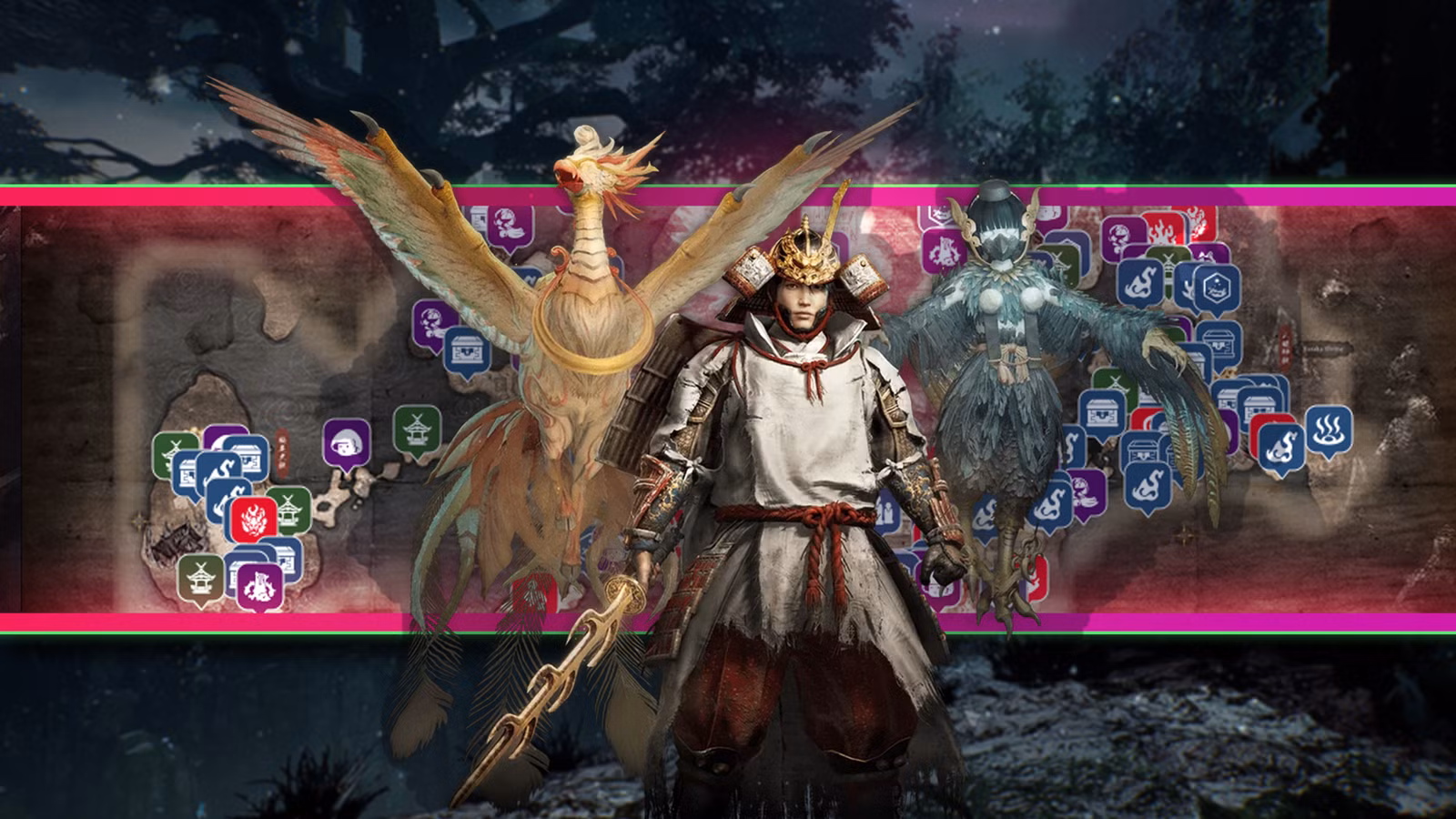The height and width of the screenshot is (819, 1456).
Task: Select the brown shrine marker at the map's lower left
Action: pyautogui.click(x=200, y=580)
